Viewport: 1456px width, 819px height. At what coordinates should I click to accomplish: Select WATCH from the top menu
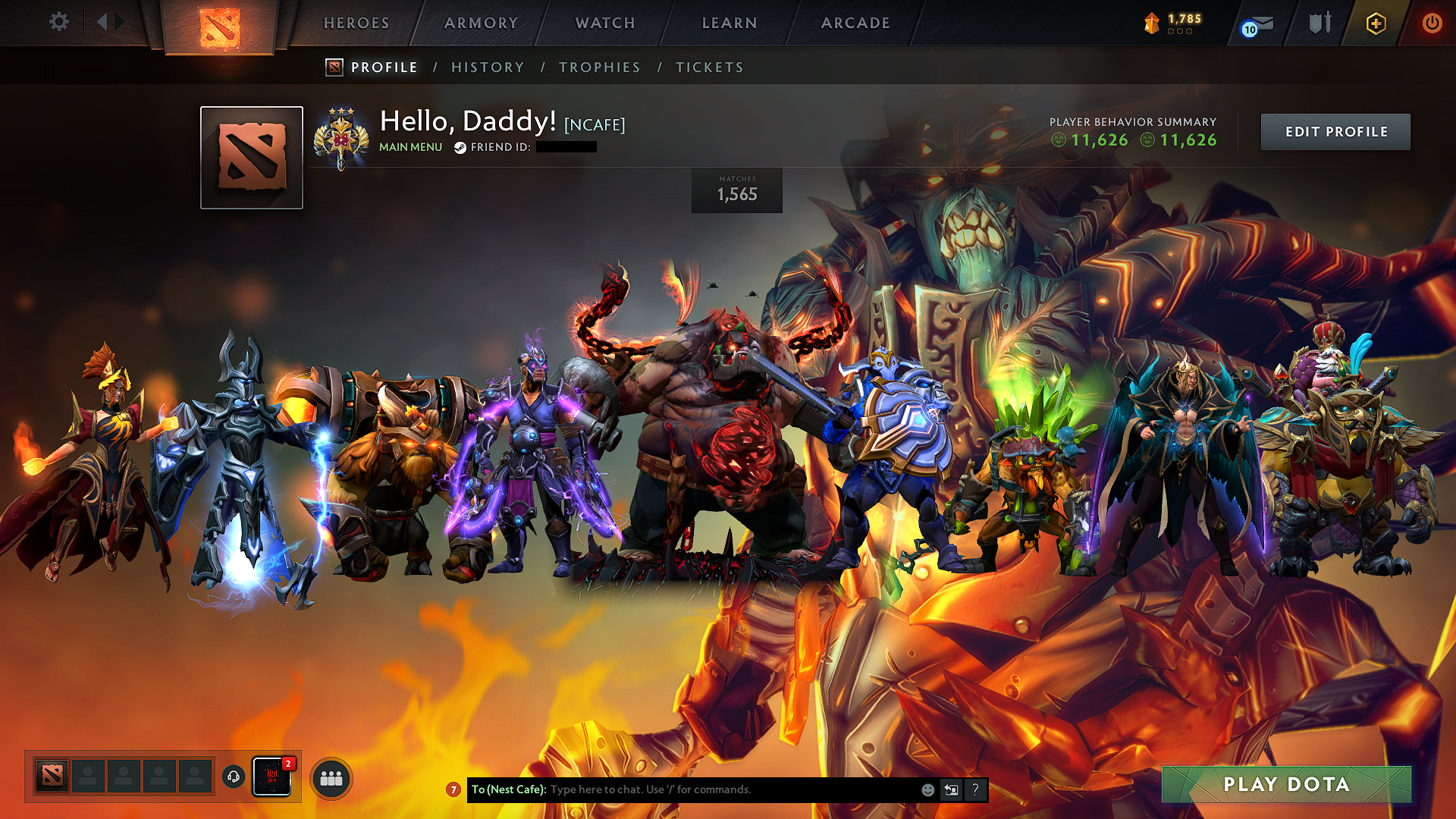point(604,23)
